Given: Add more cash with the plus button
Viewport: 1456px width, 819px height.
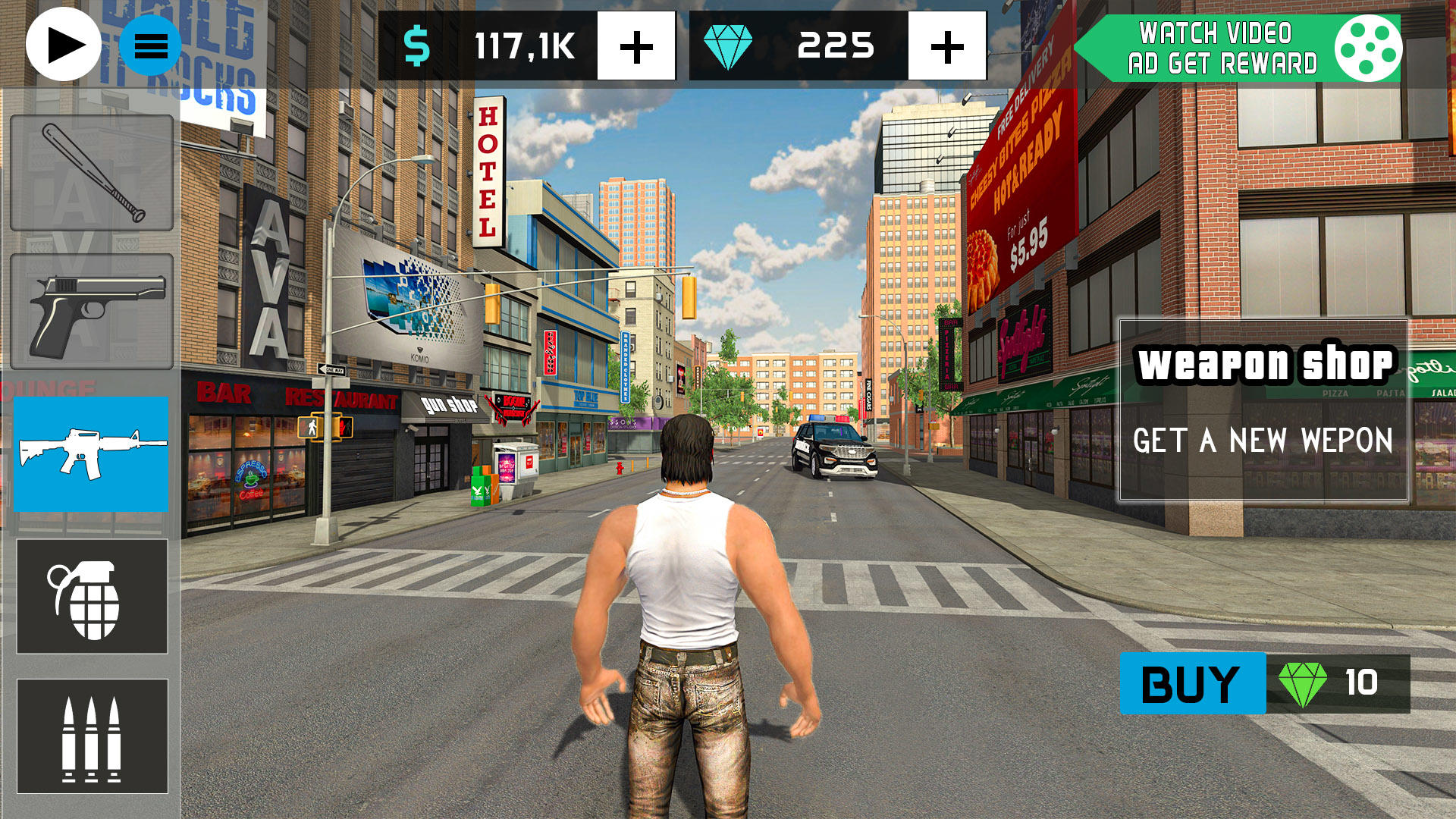Looking at the screenshot, I should (x=636, y=45).
